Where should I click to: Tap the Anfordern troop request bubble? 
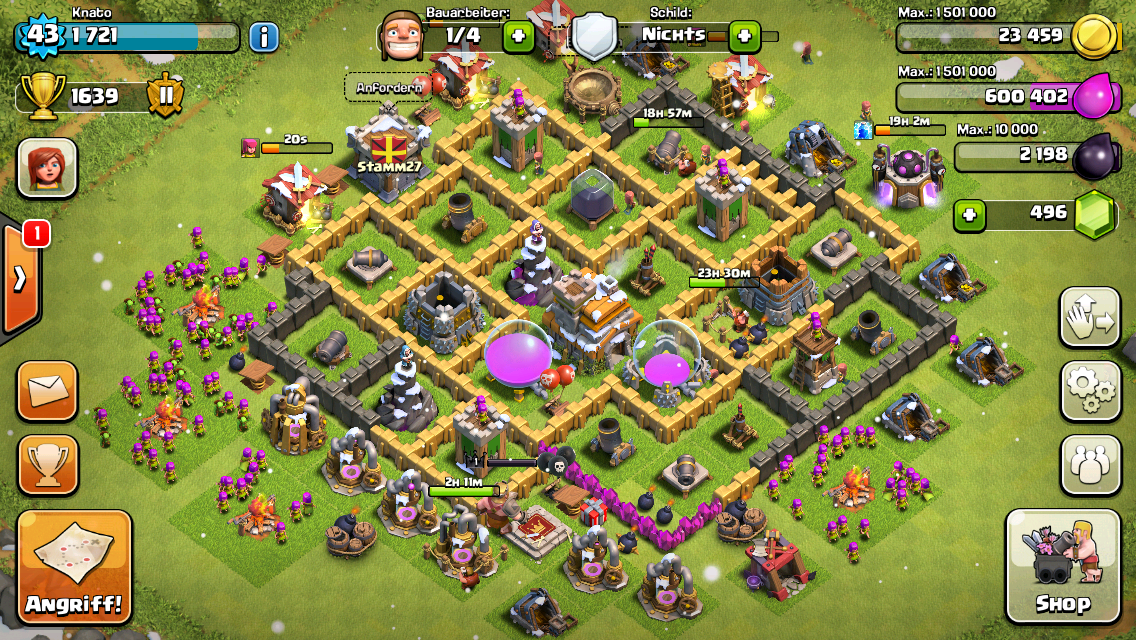[x=389, y=87]
